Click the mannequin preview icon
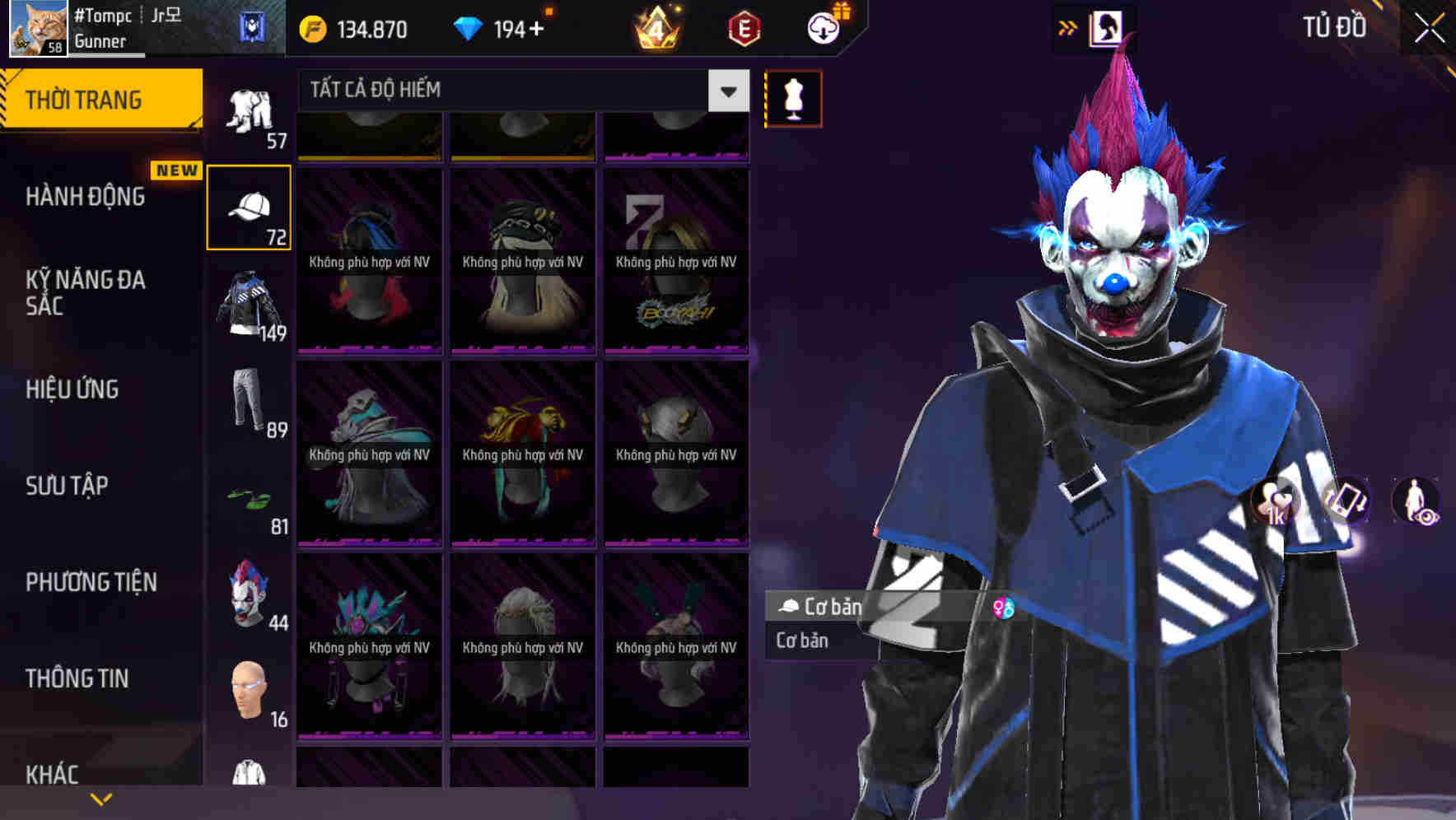The width and height of the screenshot is (1456, 820). click(793, 97)
